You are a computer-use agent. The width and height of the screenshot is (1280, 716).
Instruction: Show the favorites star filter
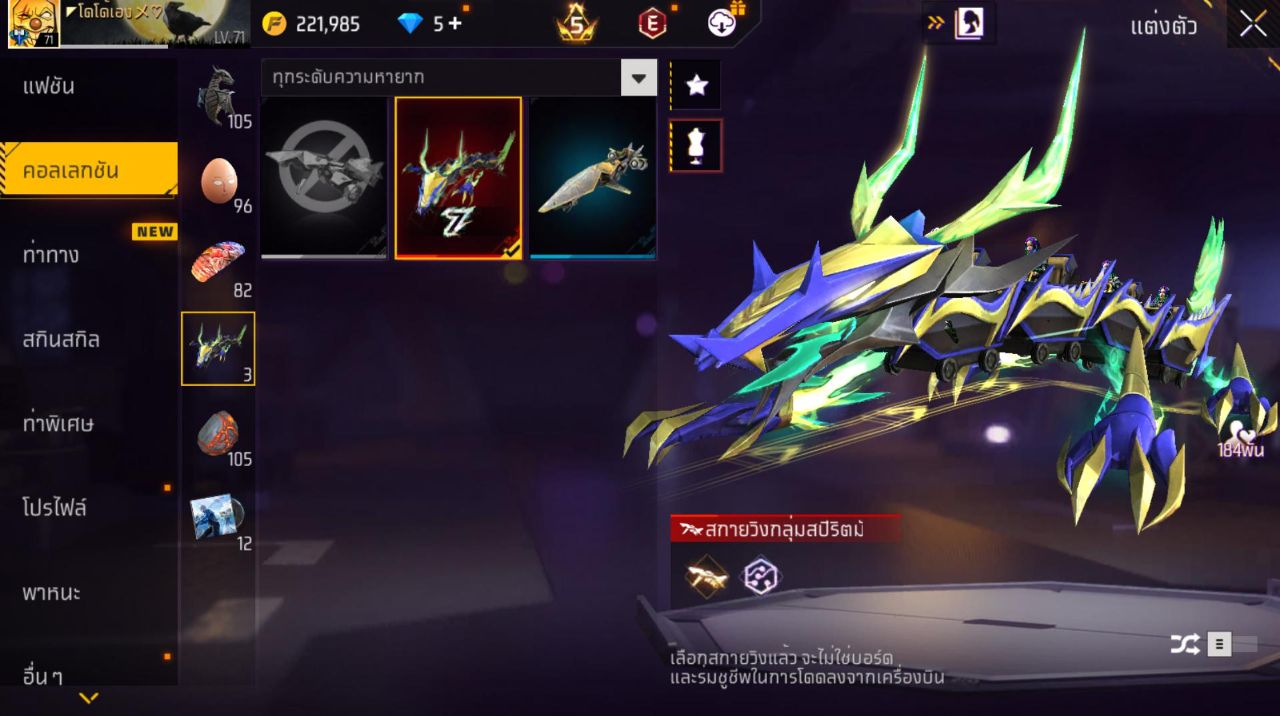[696, 86]
